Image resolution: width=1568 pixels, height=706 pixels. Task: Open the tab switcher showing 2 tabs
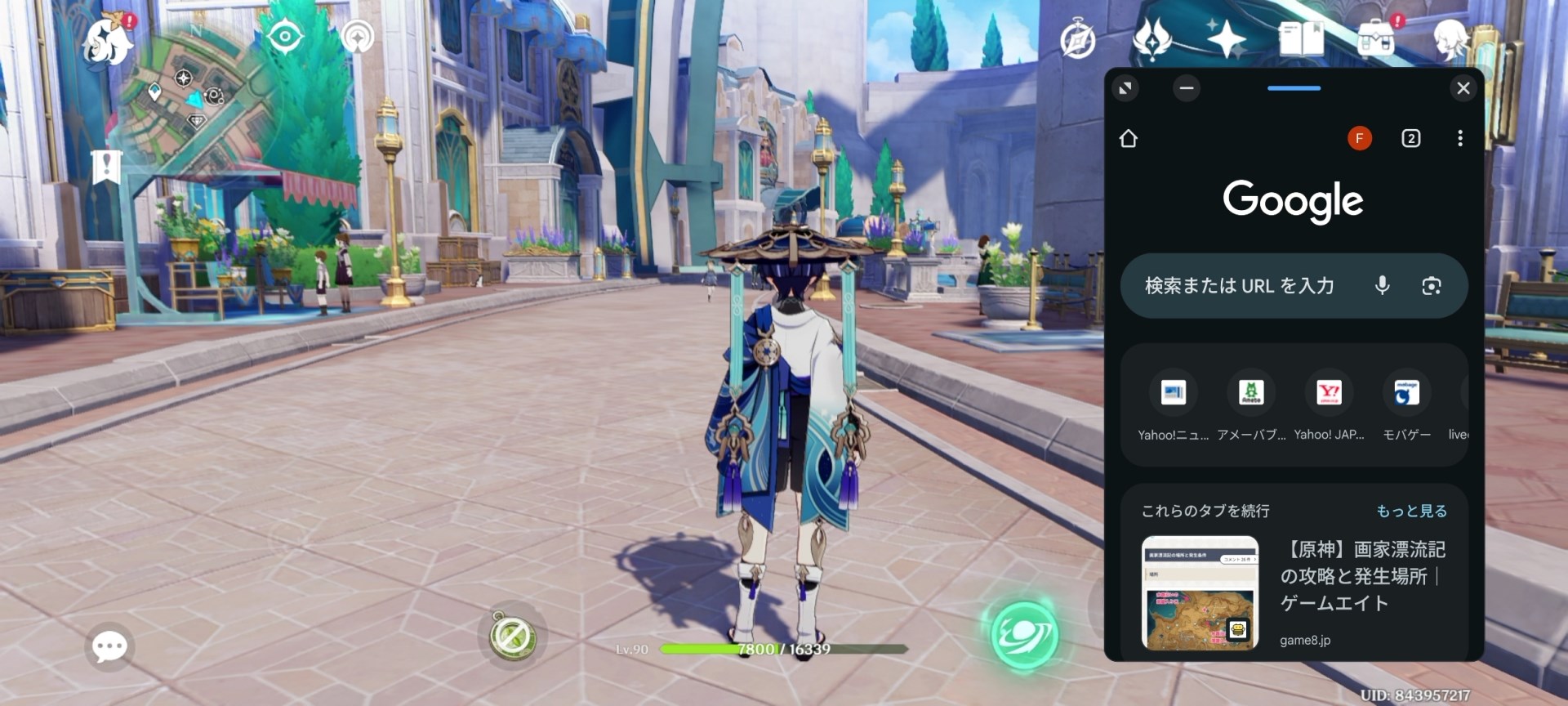tap(1413, 138)
